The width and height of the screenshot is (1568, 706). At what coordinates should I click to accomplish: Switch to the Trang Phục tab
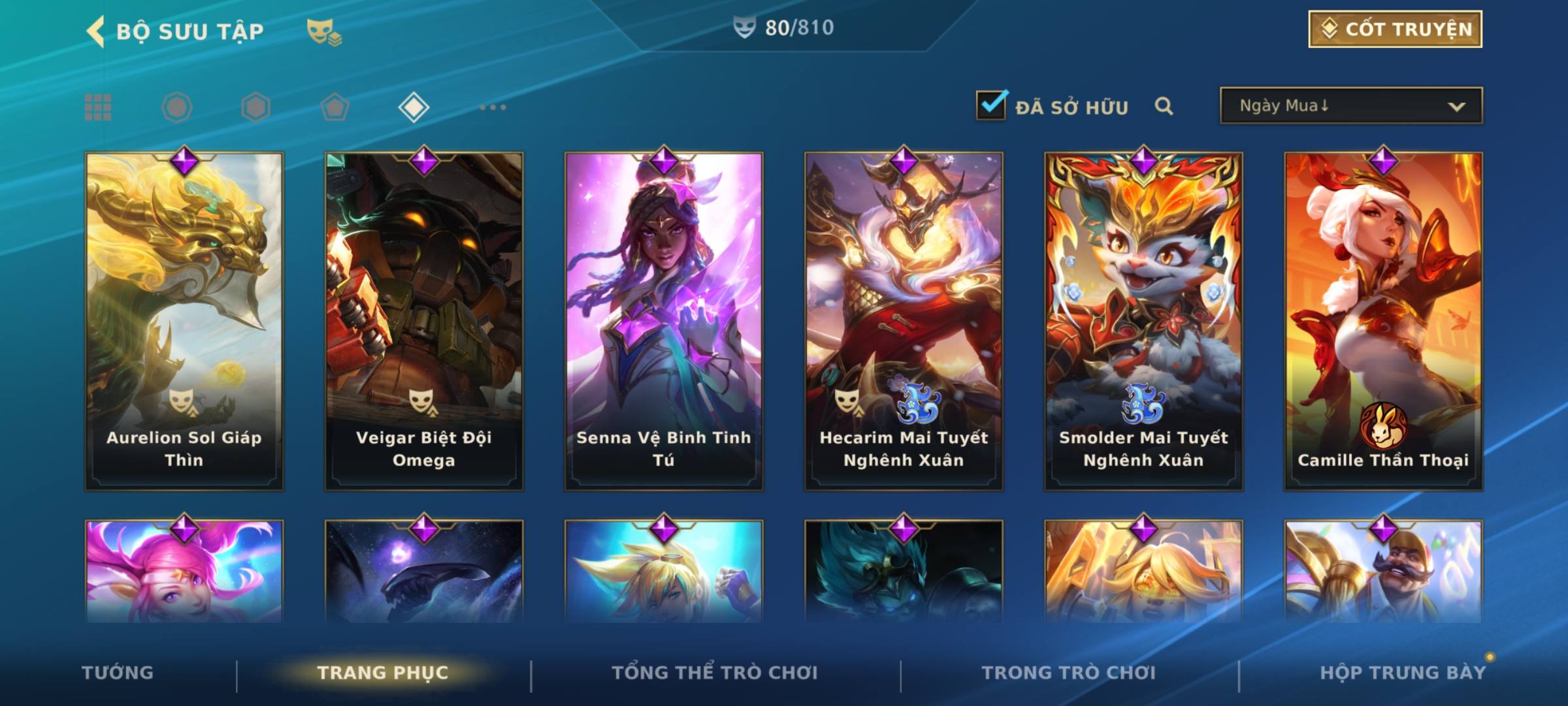(383, 673)
